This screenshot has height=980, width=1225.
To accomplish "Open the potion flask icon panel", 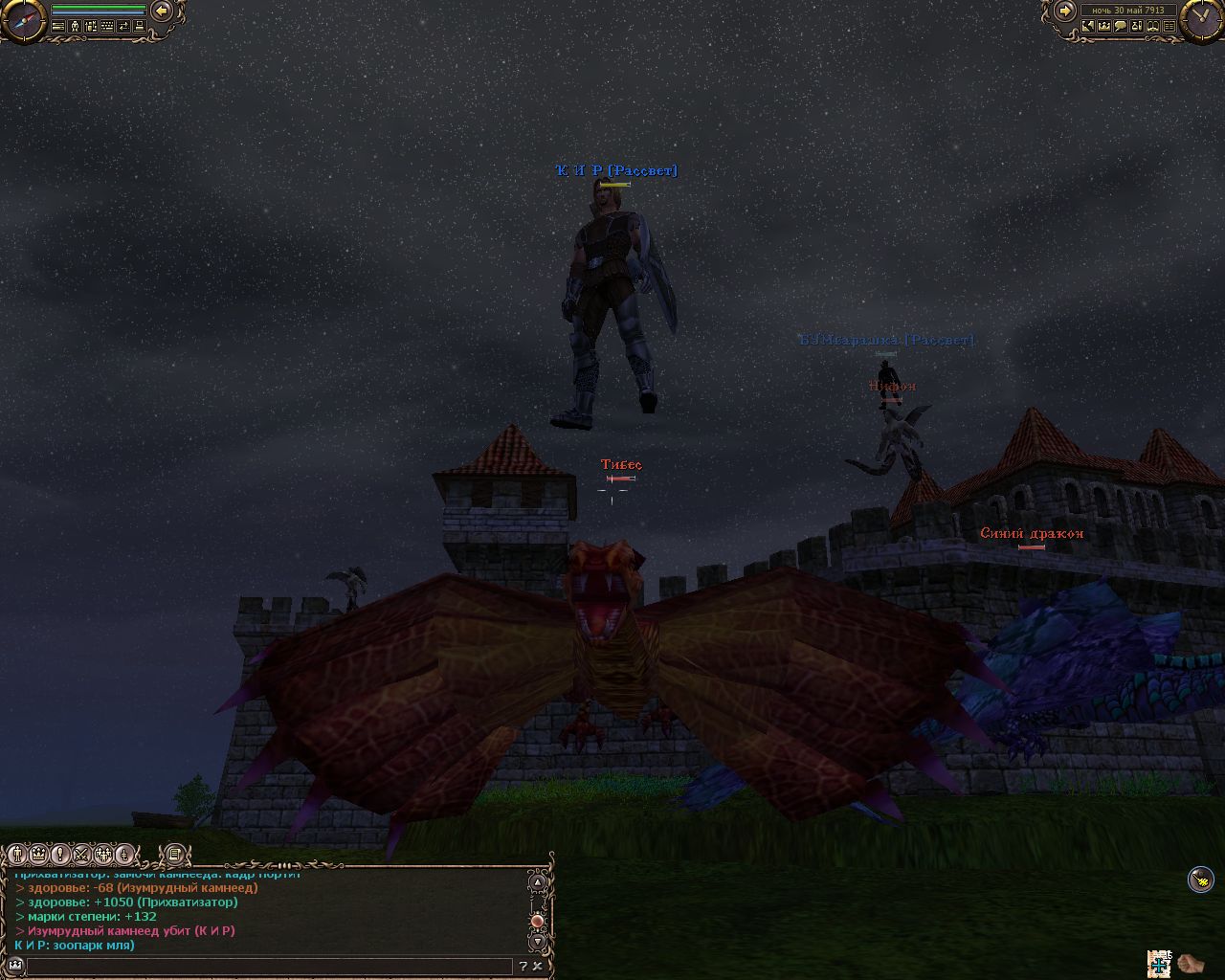I will 1137,27.
